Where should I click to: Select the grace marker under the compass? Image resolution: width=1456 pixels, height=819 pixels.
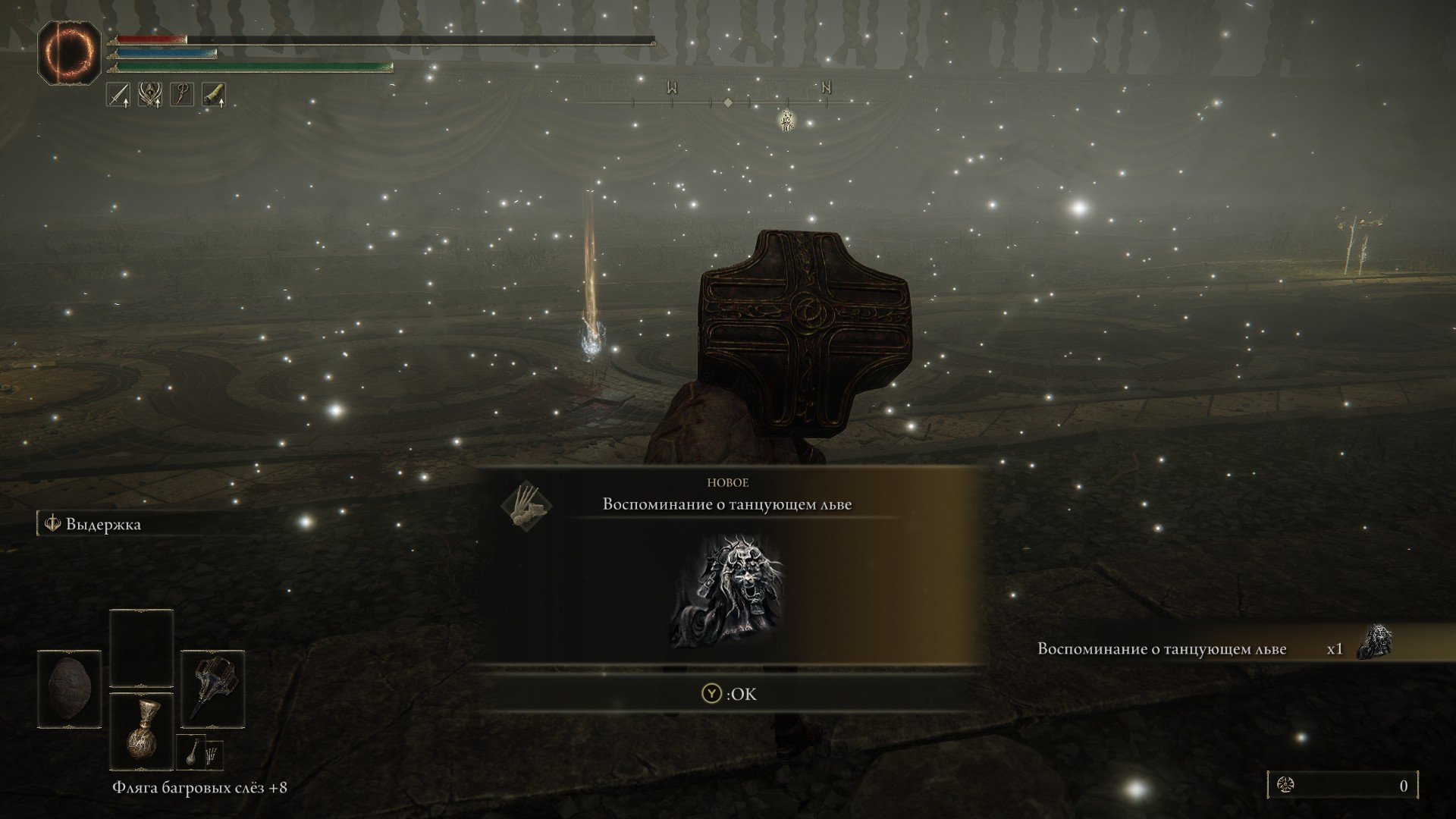[787, 119]
